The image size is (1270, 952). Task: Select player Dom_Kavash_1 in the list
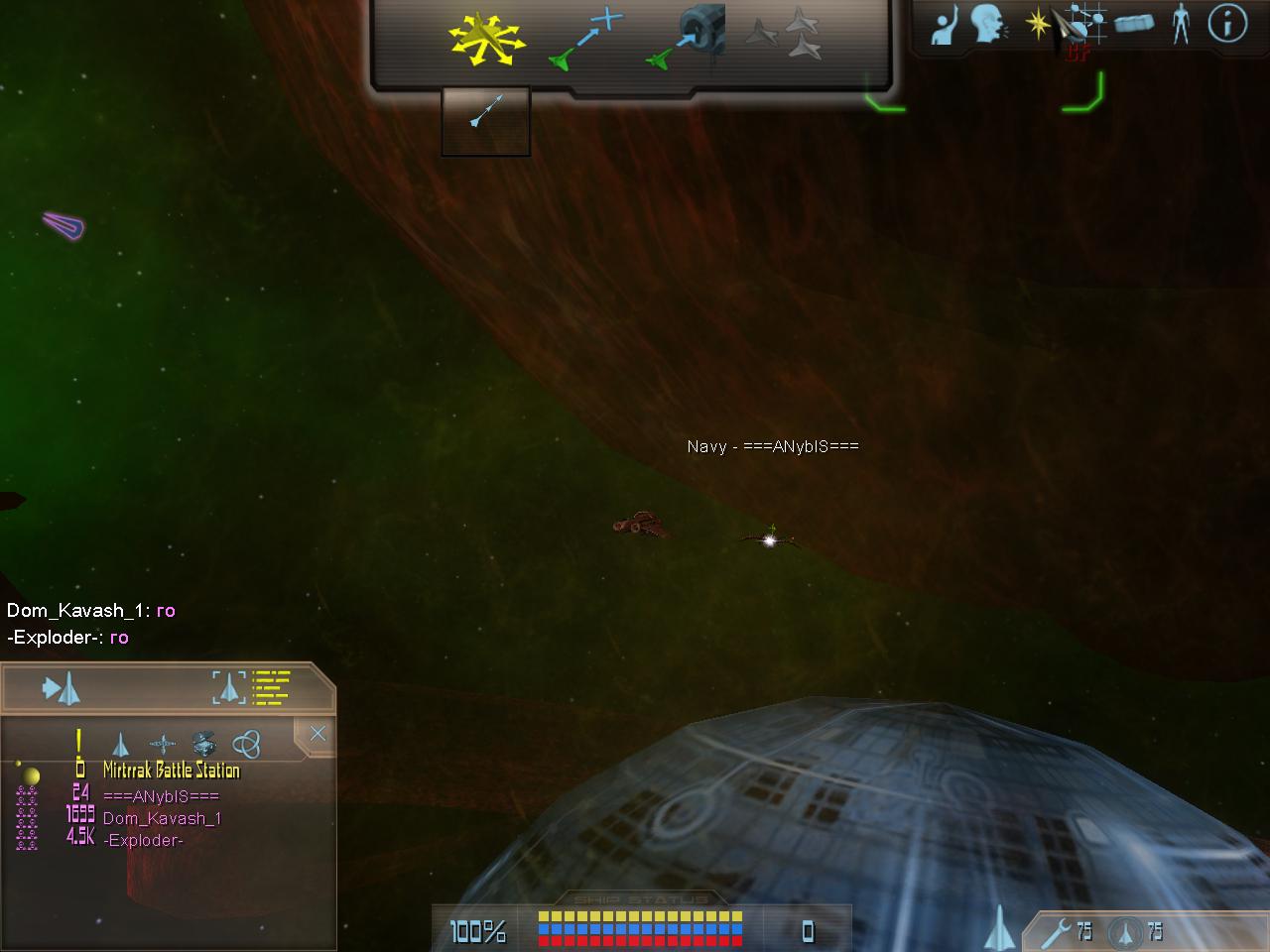(x=162, y=818)
